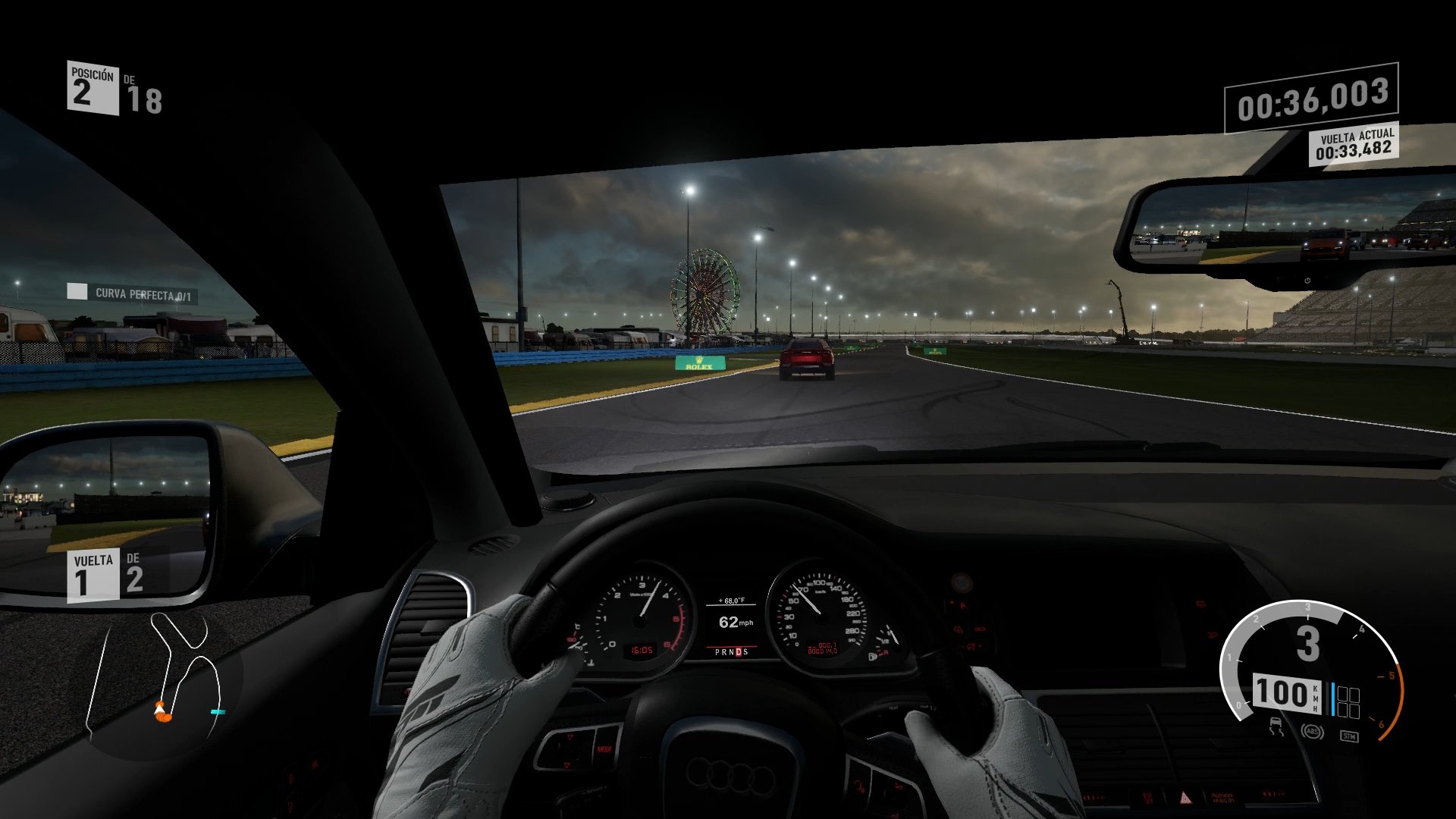The image size is (1456, 819).
Task: Toggle drive mode D on the PRNDS indicator
Action: click(x=739, y=652)
